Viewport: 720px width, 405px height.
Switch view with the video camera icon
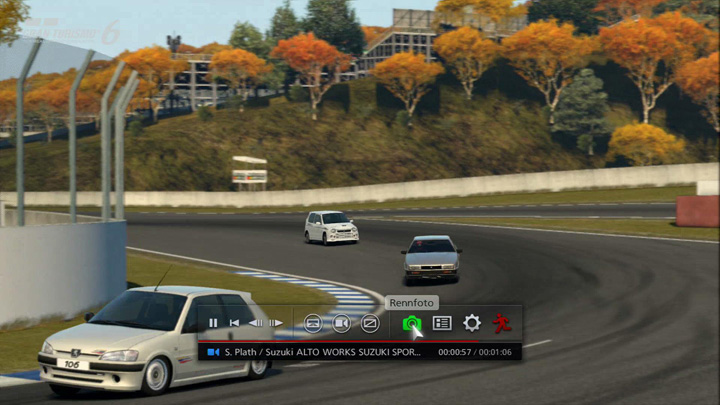coord(341,323)
